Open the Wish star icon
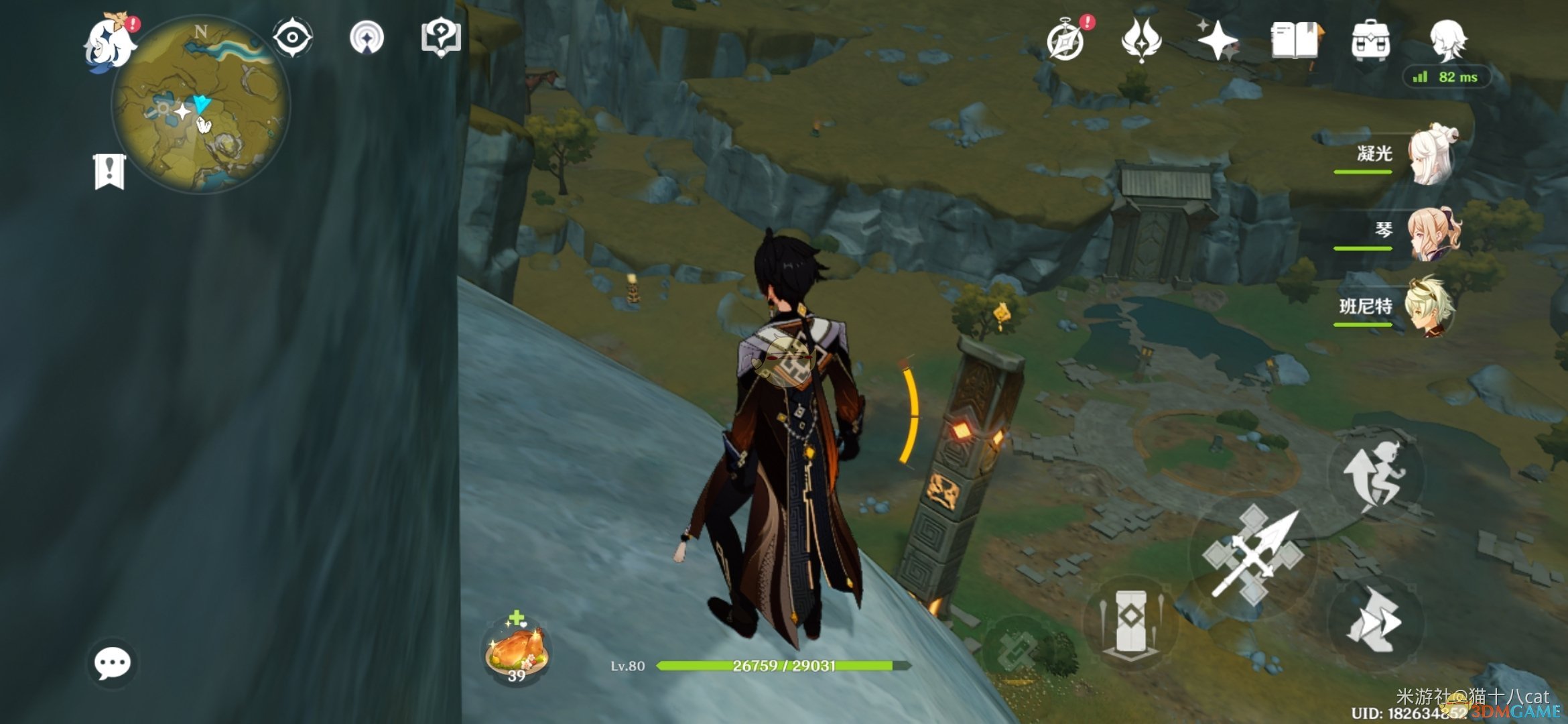The width and height of the screenshot is (1568, 724). pyautogui.click(x=1218, y=39)
